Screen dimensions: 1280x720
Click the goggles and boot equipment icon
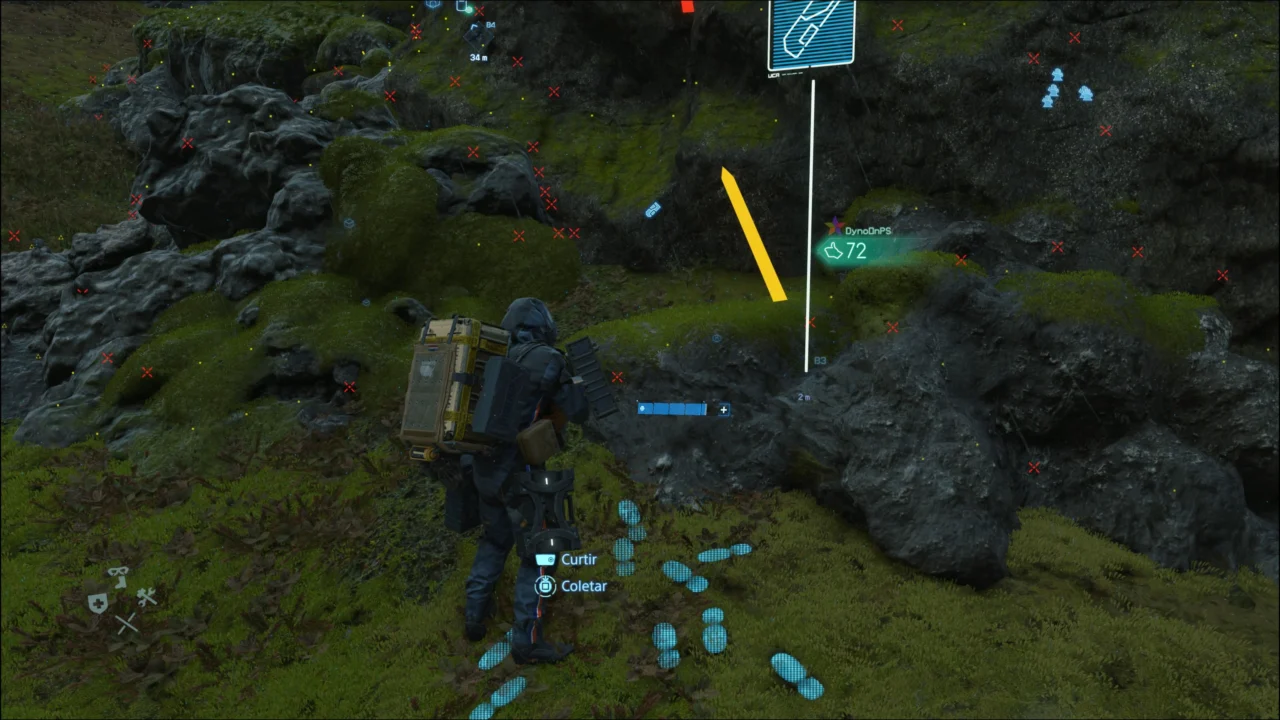click(x=119, y=577)
